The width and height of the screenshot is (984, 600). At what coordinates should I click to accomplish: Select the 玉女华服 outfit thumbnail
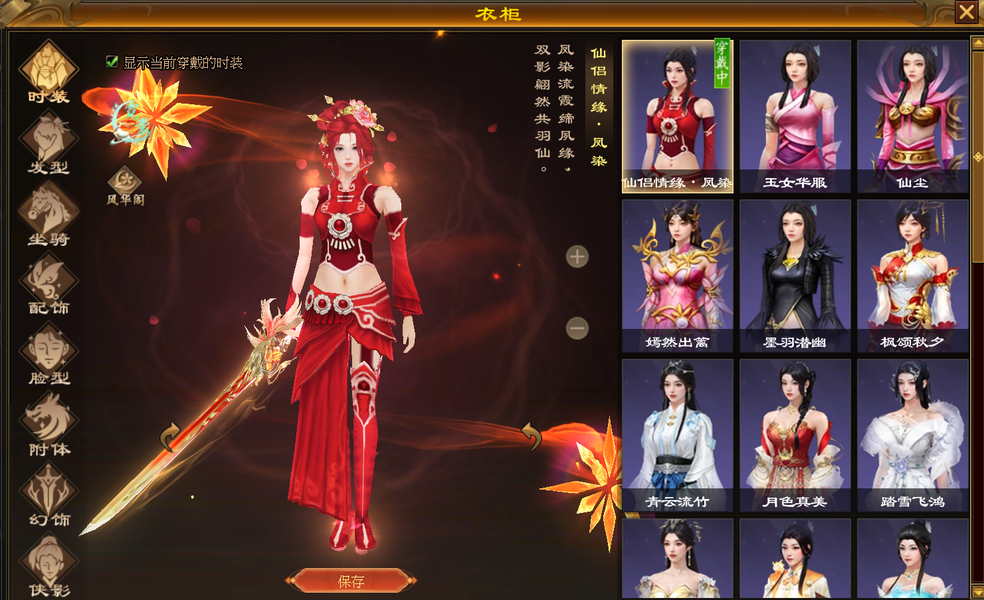tap(795, 116)
